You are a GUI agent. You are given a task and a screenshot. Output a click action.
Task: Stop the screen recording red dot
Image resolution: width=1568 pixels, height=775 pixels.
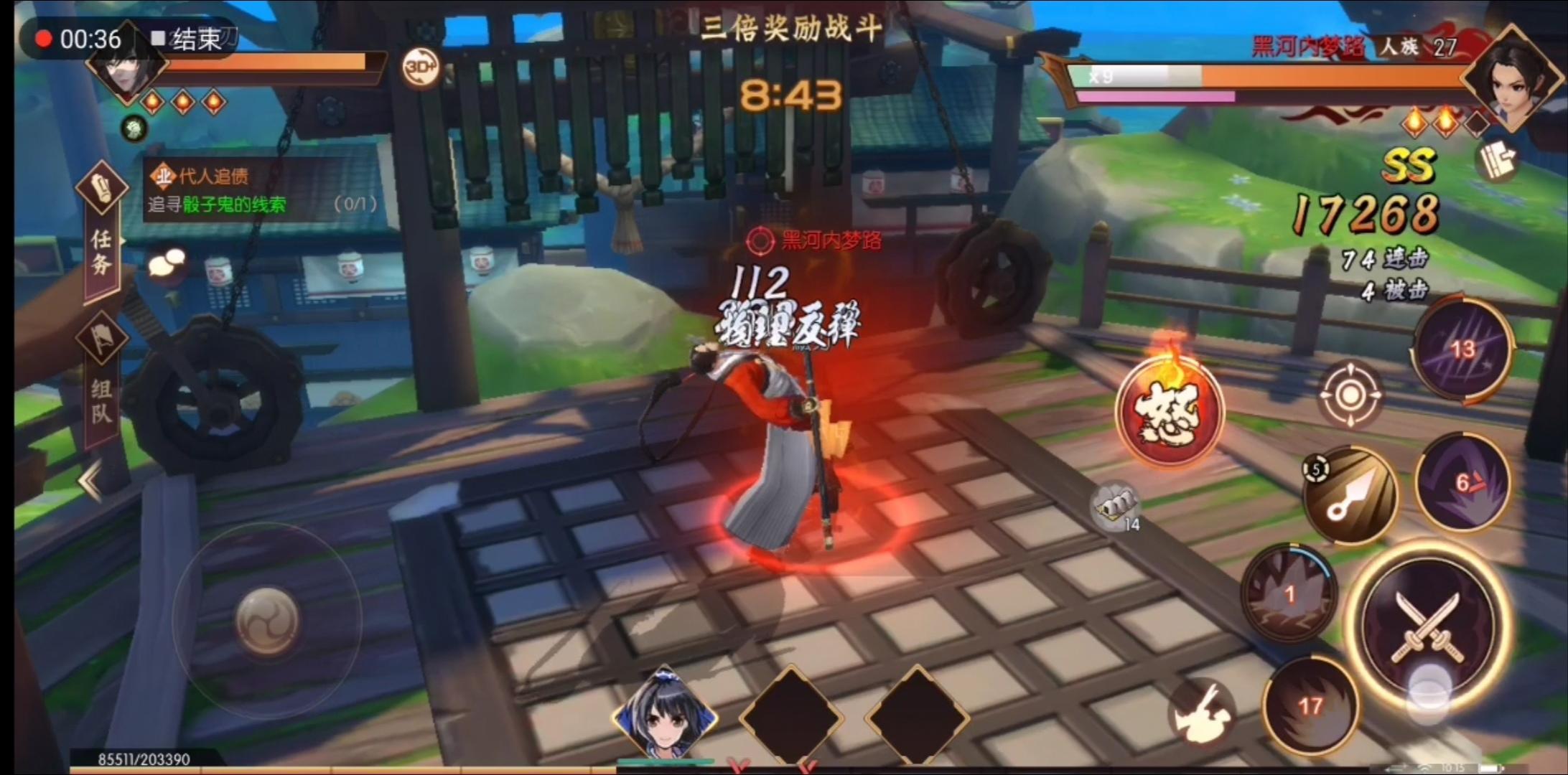click(x=44, y=39)
